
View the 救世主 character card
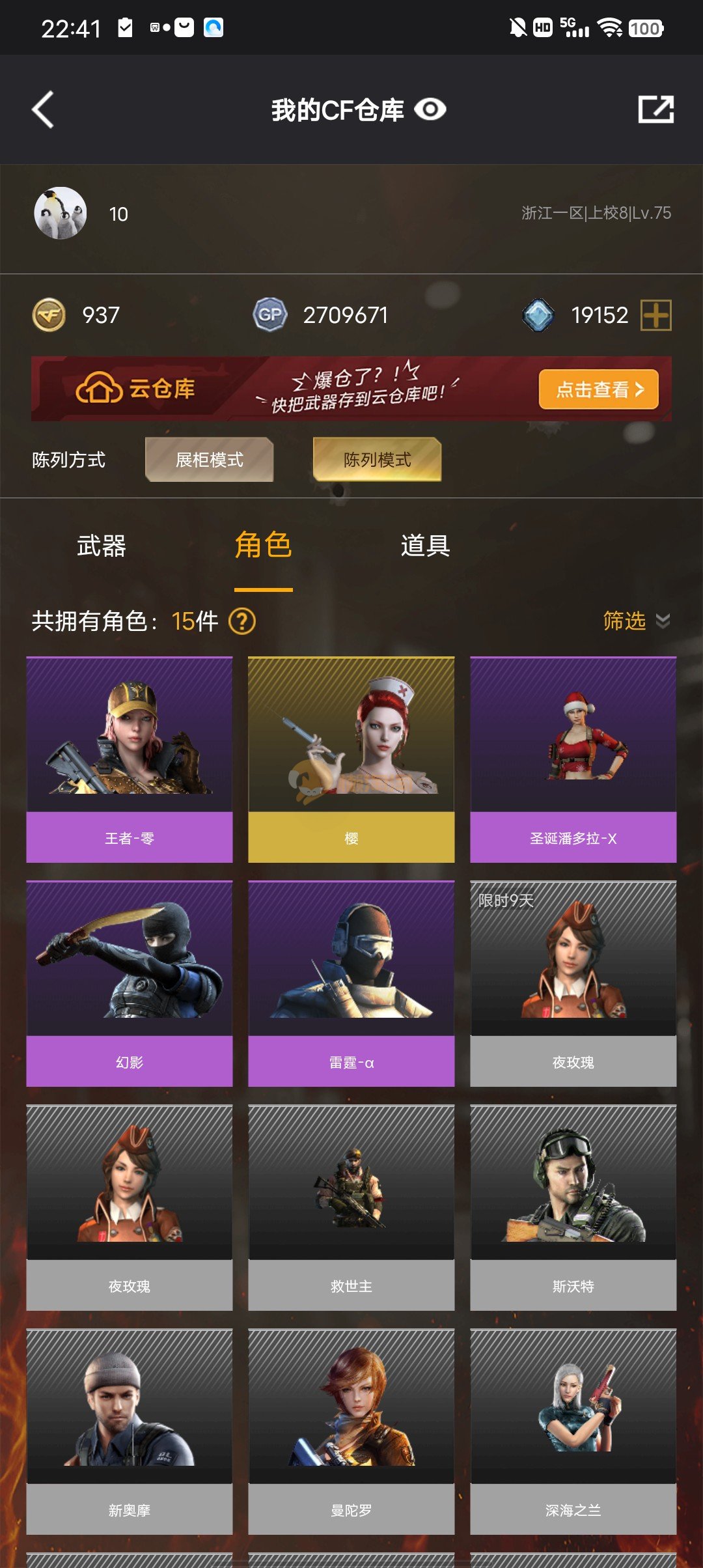click(351, 1207)
